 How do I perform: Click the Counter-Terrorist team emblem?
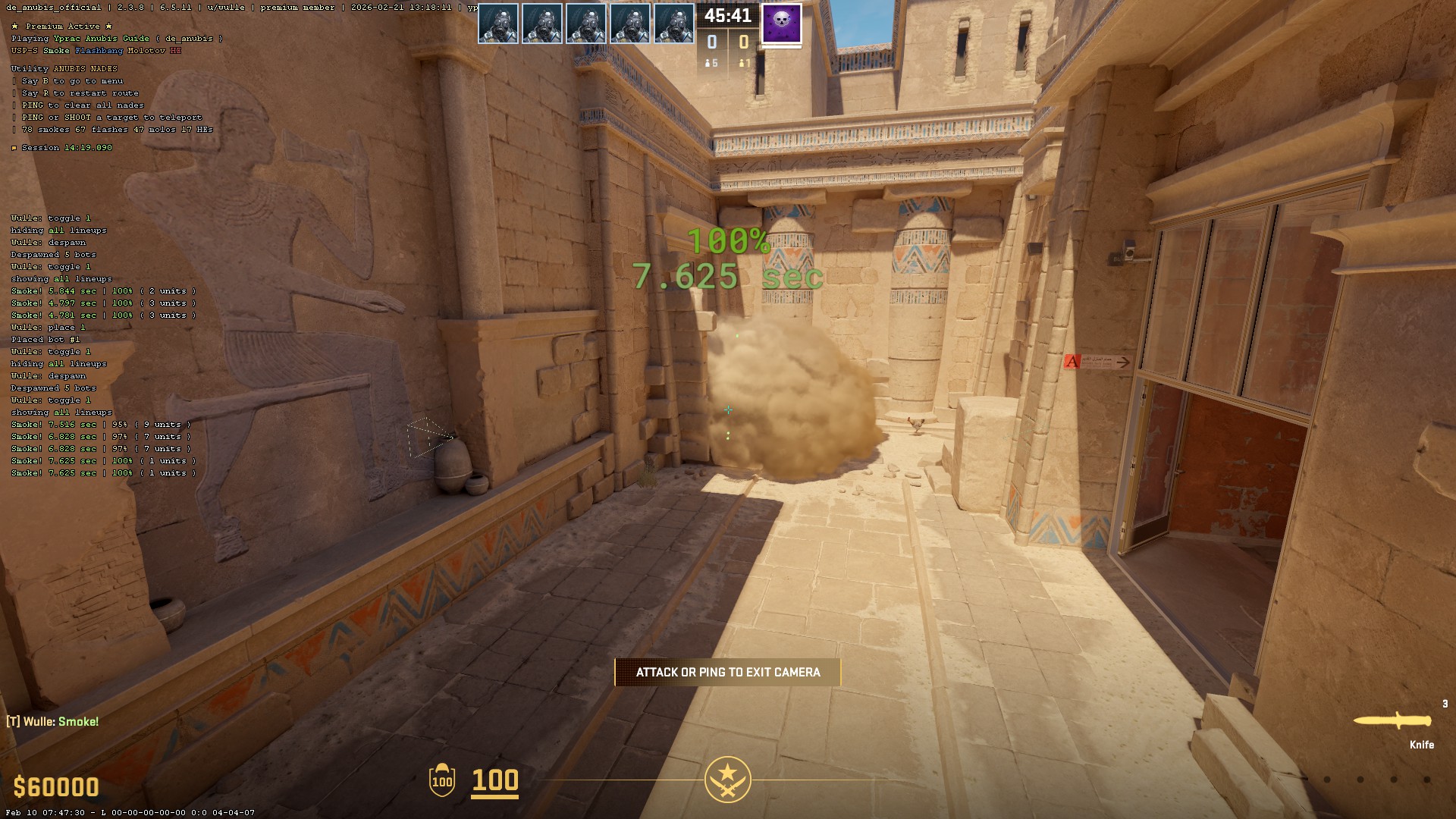pyautogui.click(x=727, y=779)
